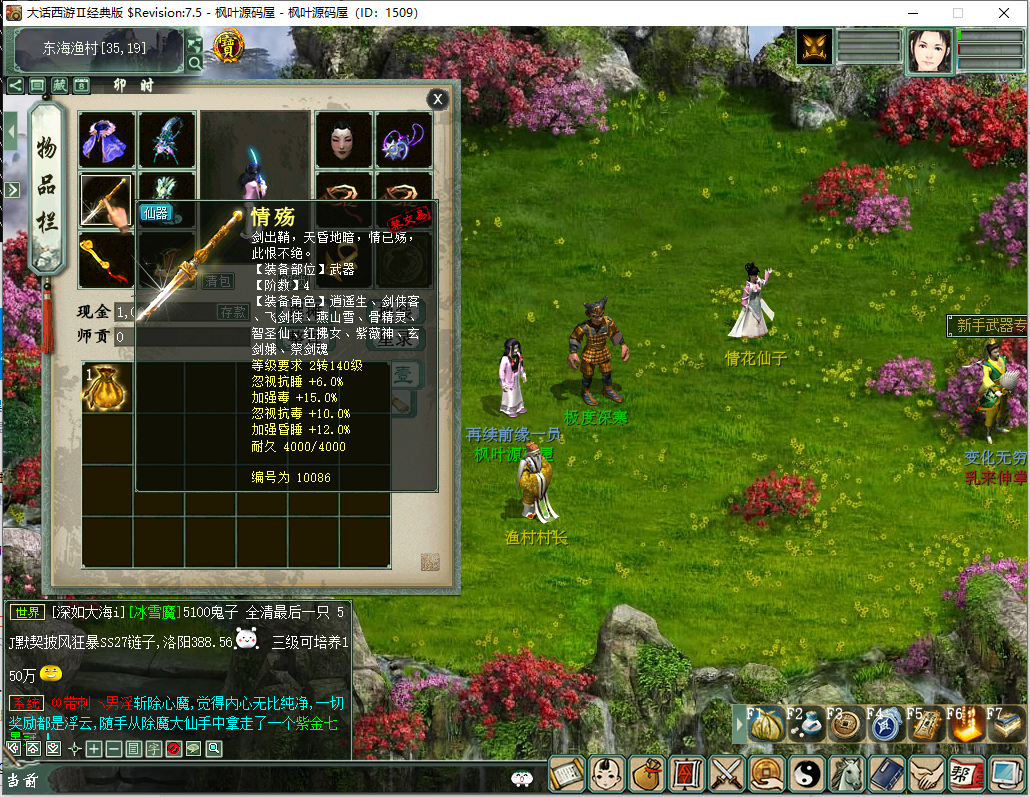Close the inventory panel with the X
This screenshot has height=797, width=1030.
(437, 99)
